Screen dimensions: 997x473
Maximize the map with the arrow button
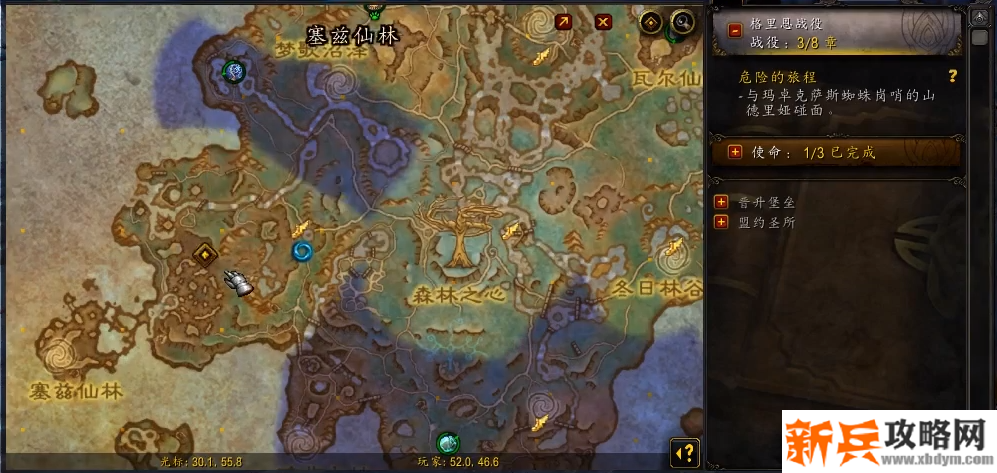564,21
